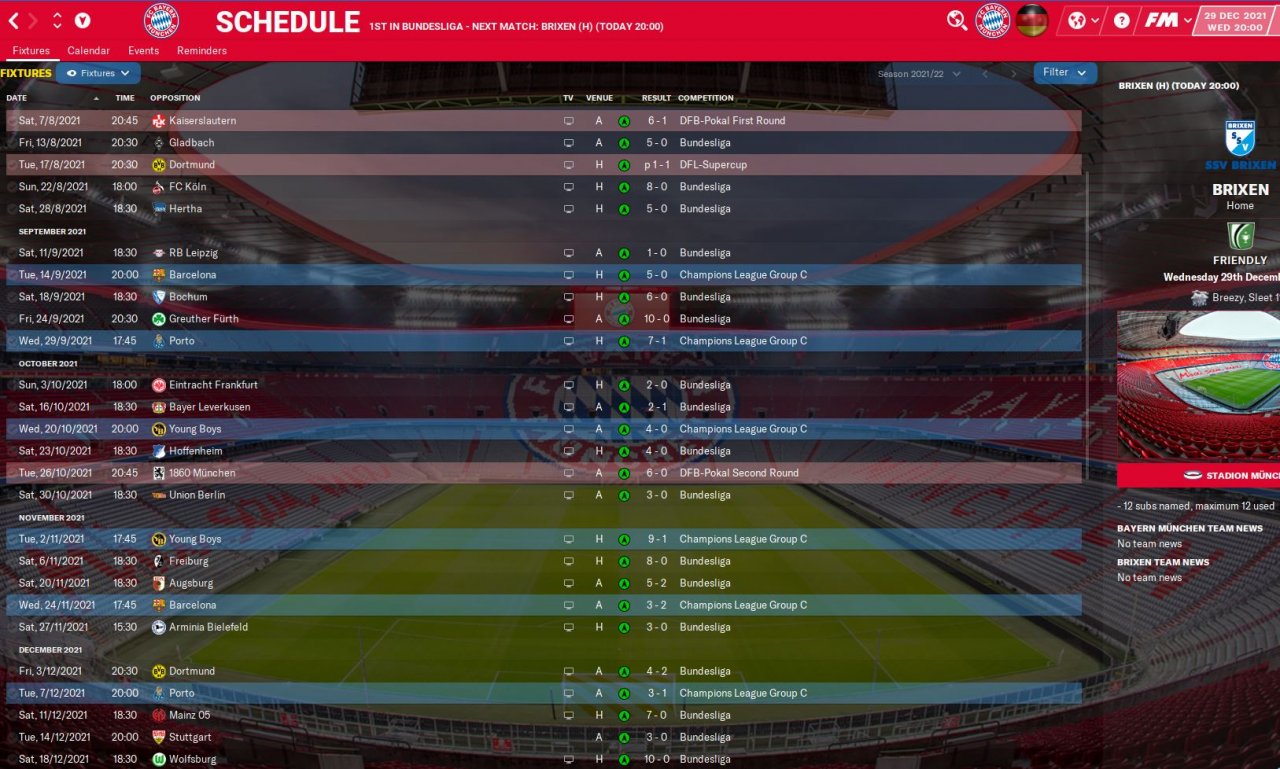
Task: Switch to the Calendar tab
Action: [88, 50]
